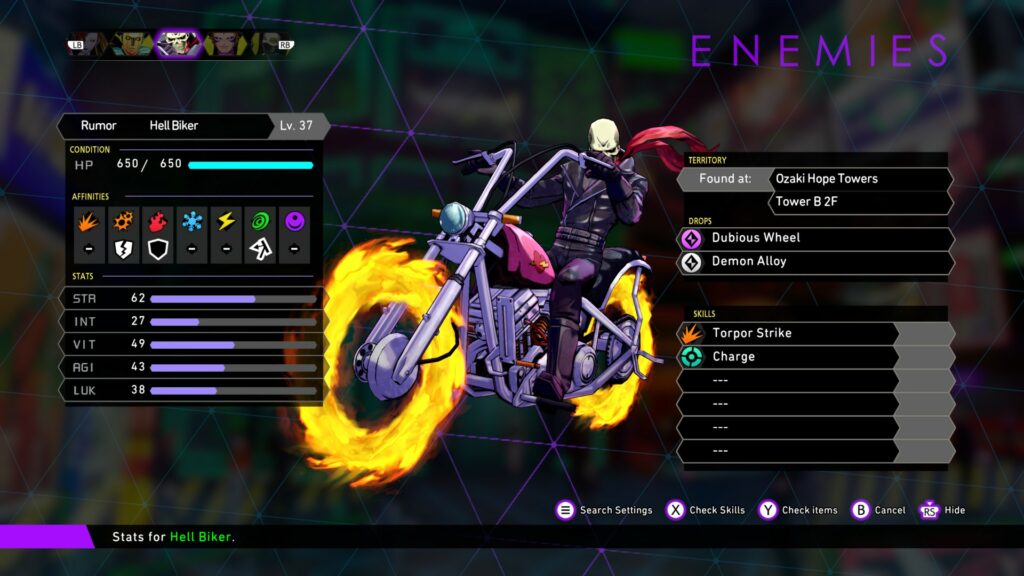Switch to the green-collared enemy portrait
The width and height of the screenshot is (1024, 576).
(132, 43)
